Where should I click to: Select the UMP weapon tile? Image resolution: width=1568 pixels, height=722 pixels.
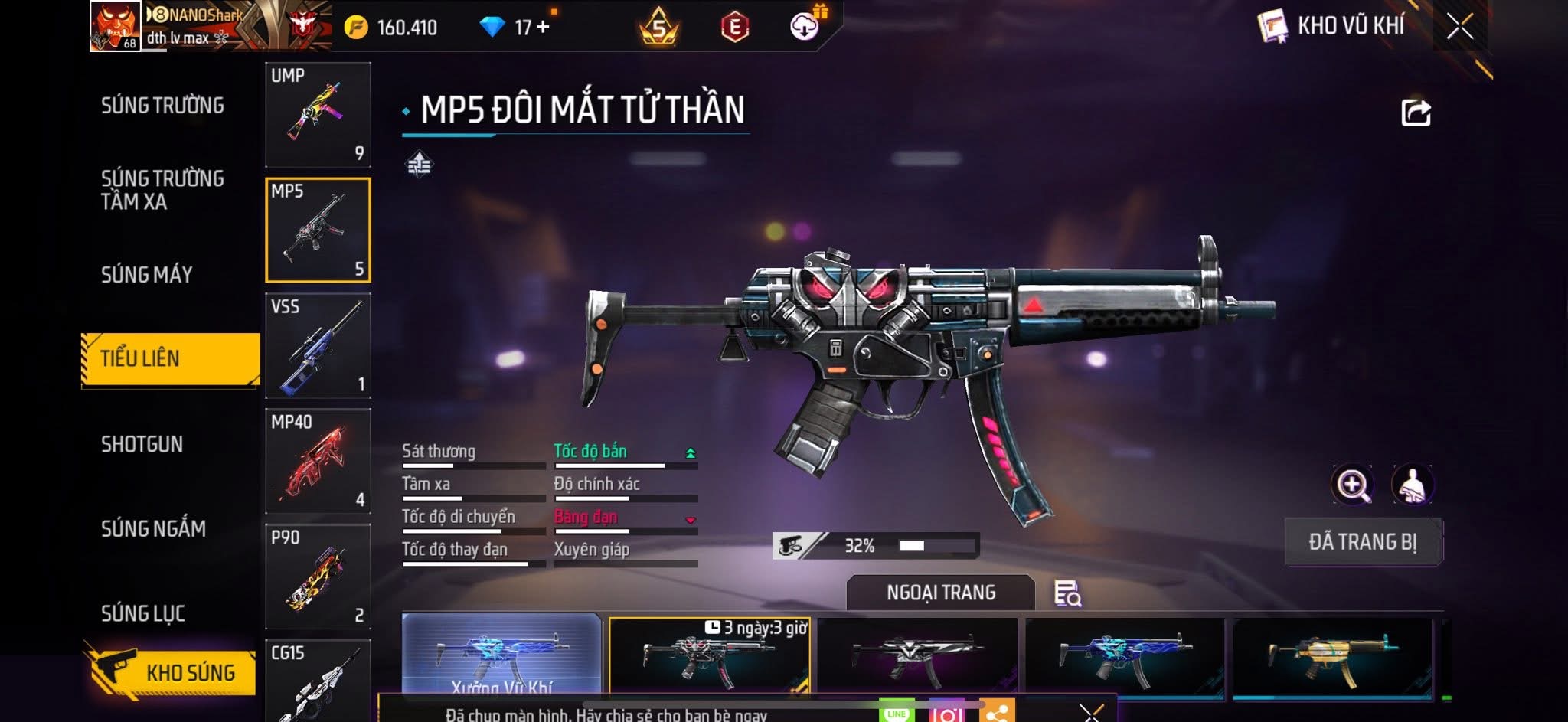pyautogui.click(x=318, y=115)
